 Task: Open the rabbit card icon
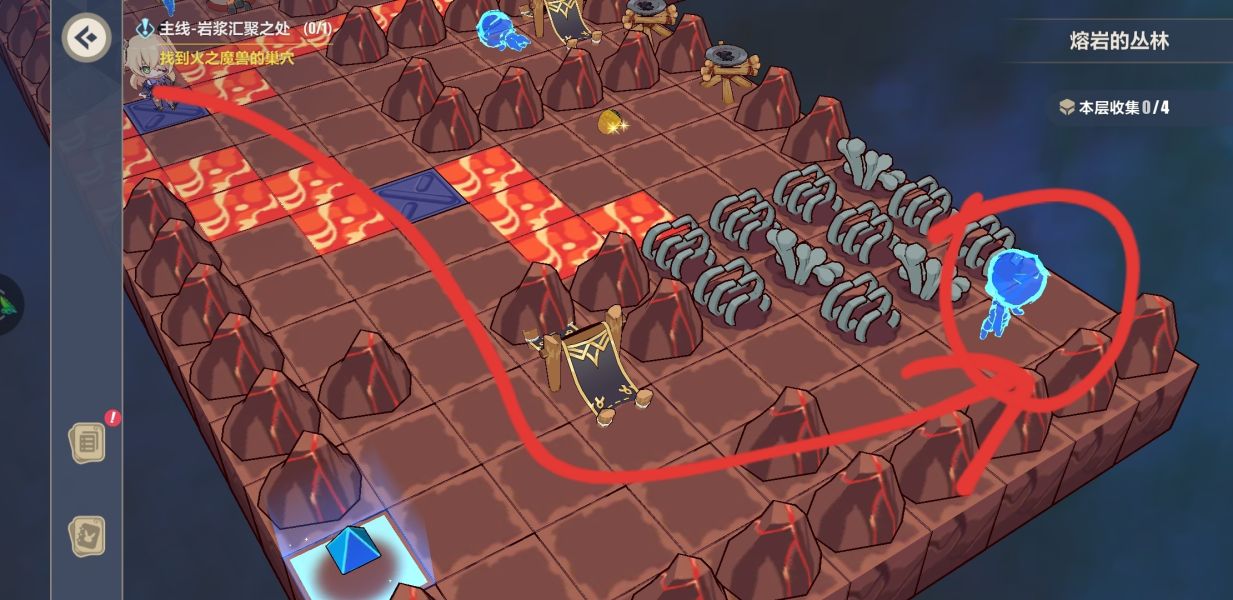[x=87, y=537]
